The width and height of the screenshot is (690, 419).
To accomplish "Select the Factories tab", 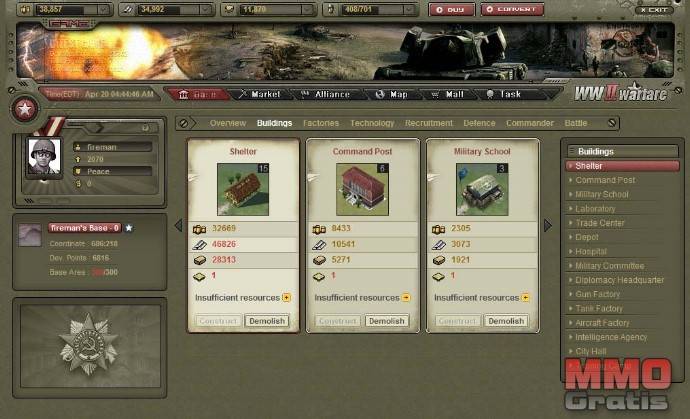I will (x=321, y=123).
